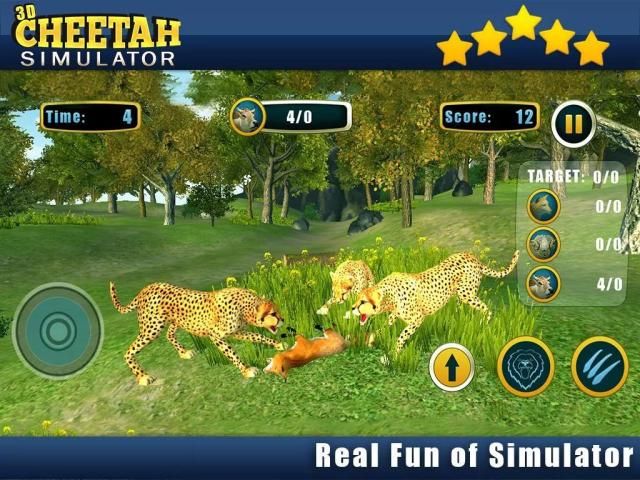Touch the virtual movement joystick
This screenshot has height=480, width=640.
pyautogui.click(x=58, y=331)
